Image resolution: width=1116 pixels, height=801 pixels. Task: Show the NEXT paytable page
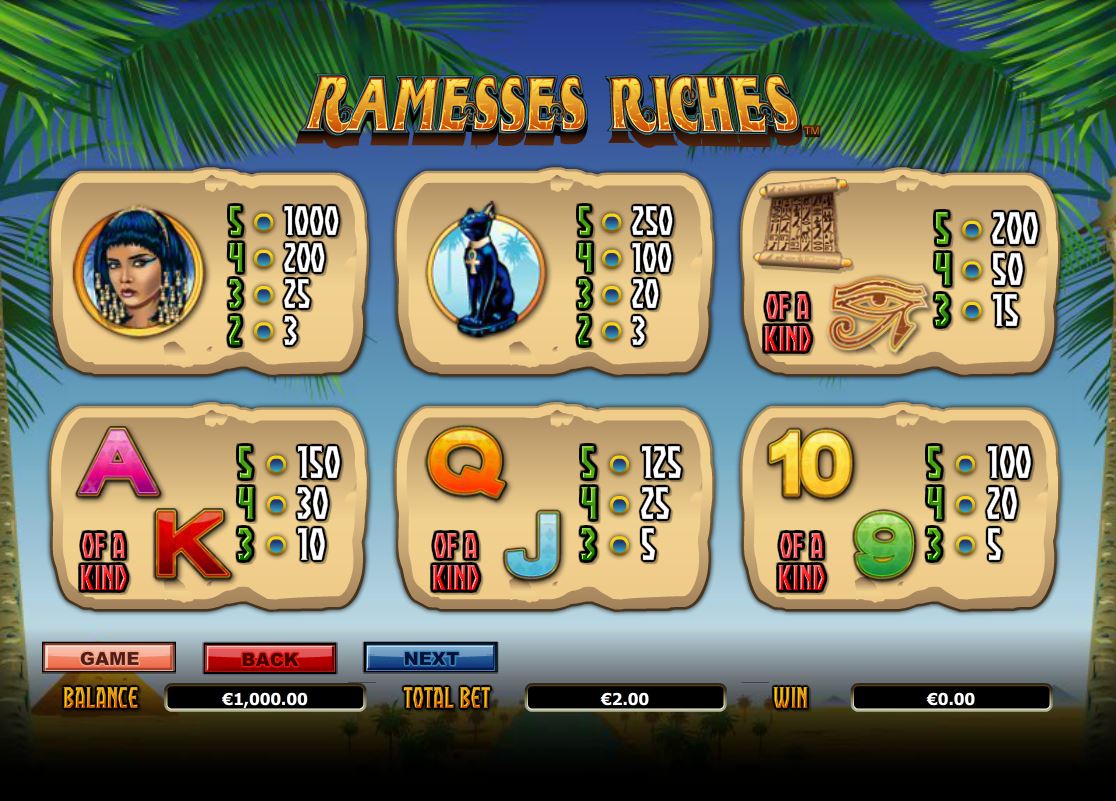point(431,658)
